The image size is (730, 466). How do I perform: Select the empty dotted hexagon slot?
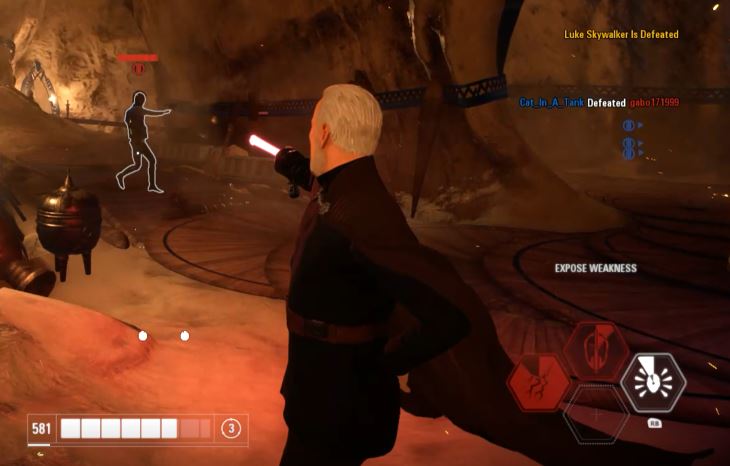595,415
